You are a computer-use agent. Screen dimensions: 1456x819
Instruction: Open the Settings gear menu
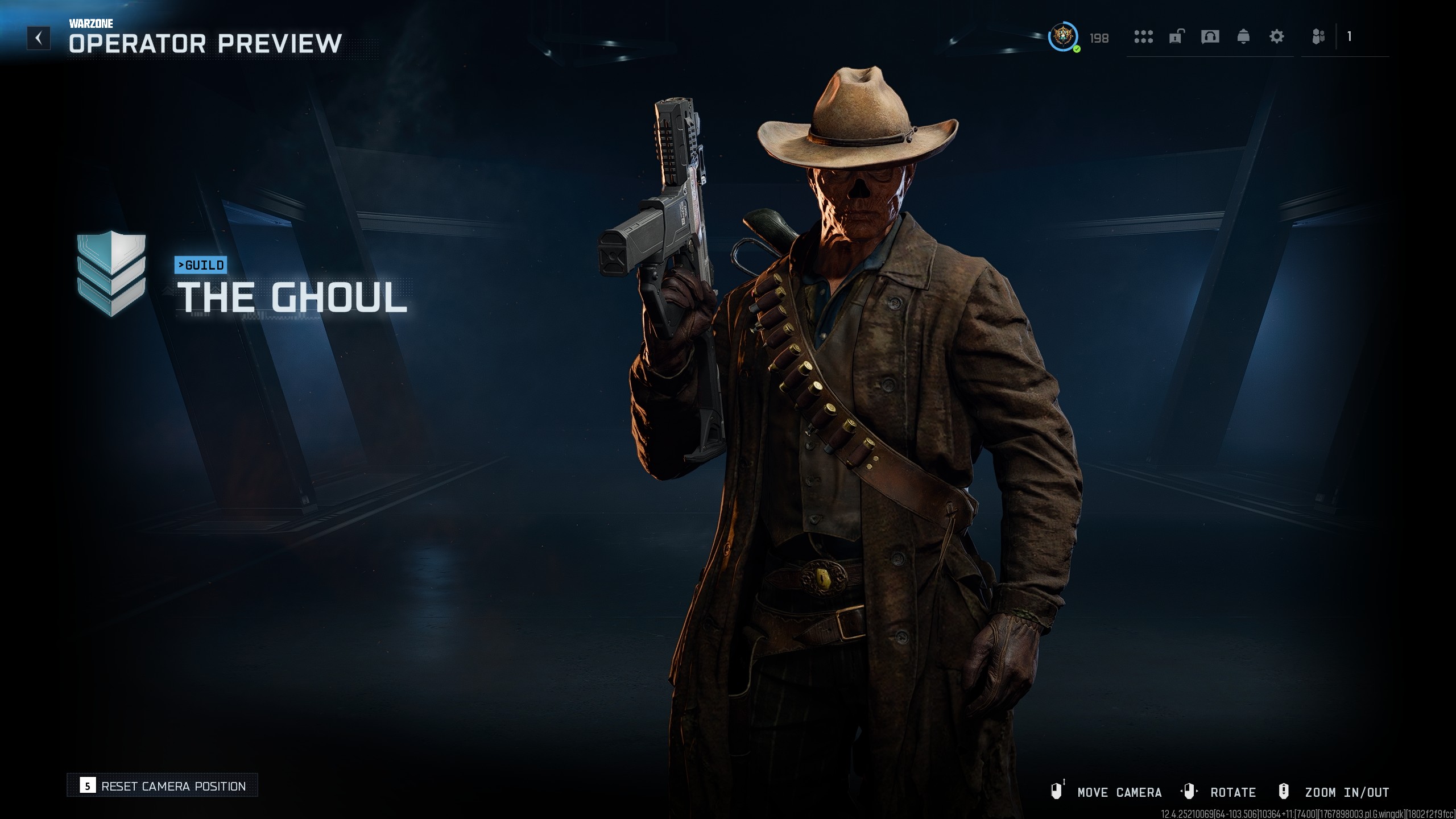tap(1277, 38)
